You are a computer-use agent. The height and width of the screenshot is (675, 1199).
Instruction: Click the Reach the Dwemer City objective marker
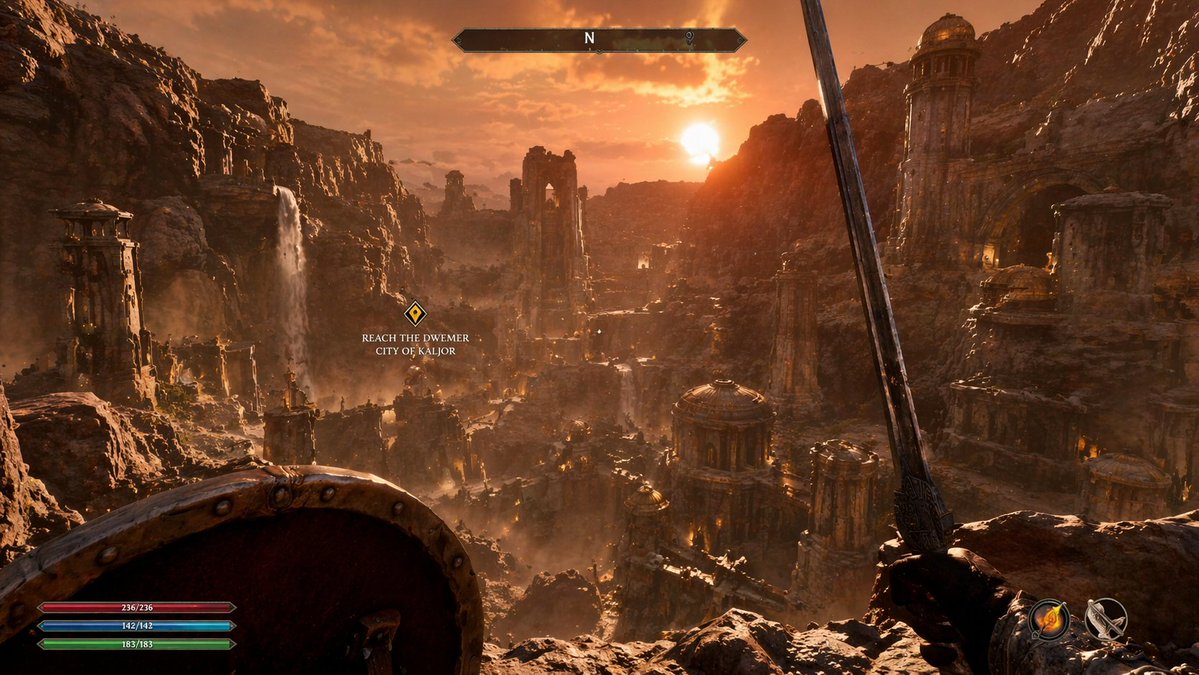pyautogui.click(x=415, y=313)
